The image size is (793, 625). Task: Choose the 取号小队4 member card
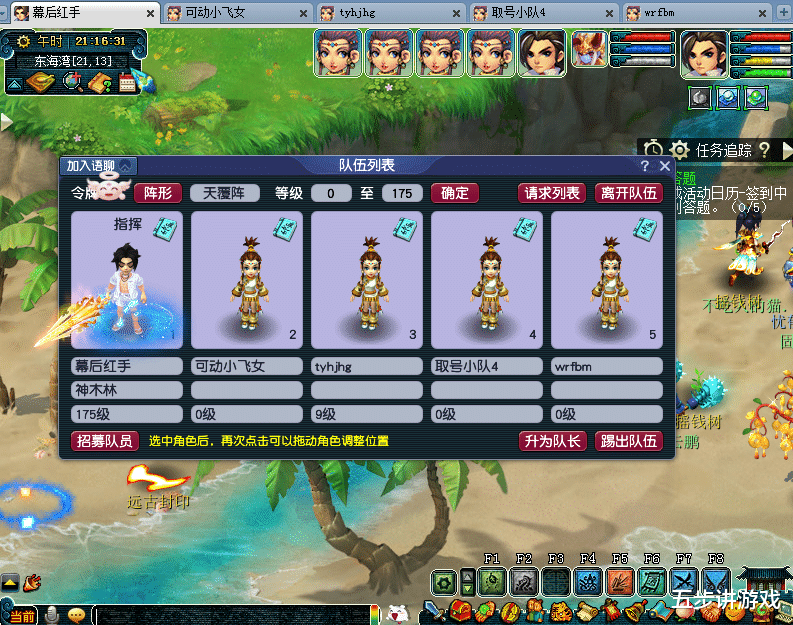pos(487,279)
